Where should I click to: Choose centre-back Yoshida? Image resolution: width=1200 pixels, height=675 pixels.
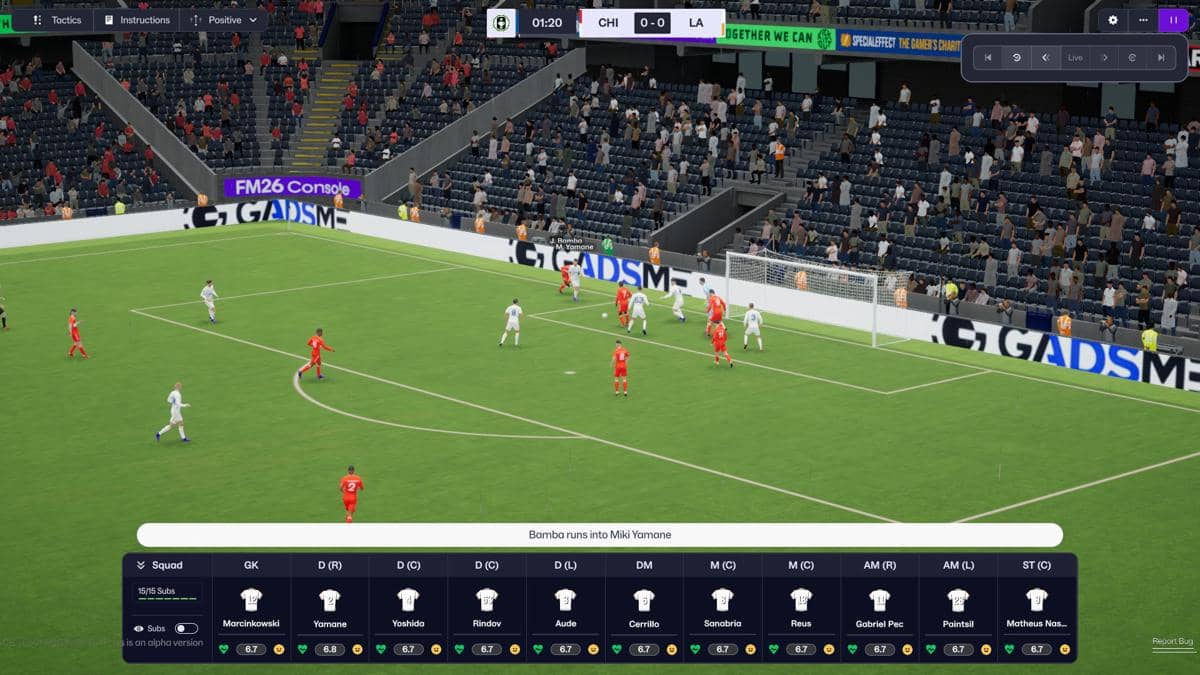[x=408, y=610]
